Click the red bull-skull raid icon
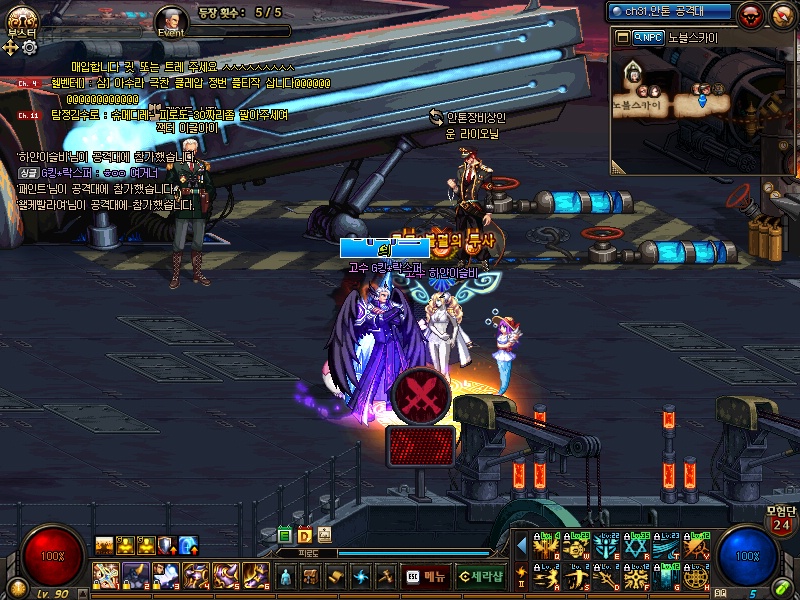Screen dimensions: 800x600 point(751,14)
